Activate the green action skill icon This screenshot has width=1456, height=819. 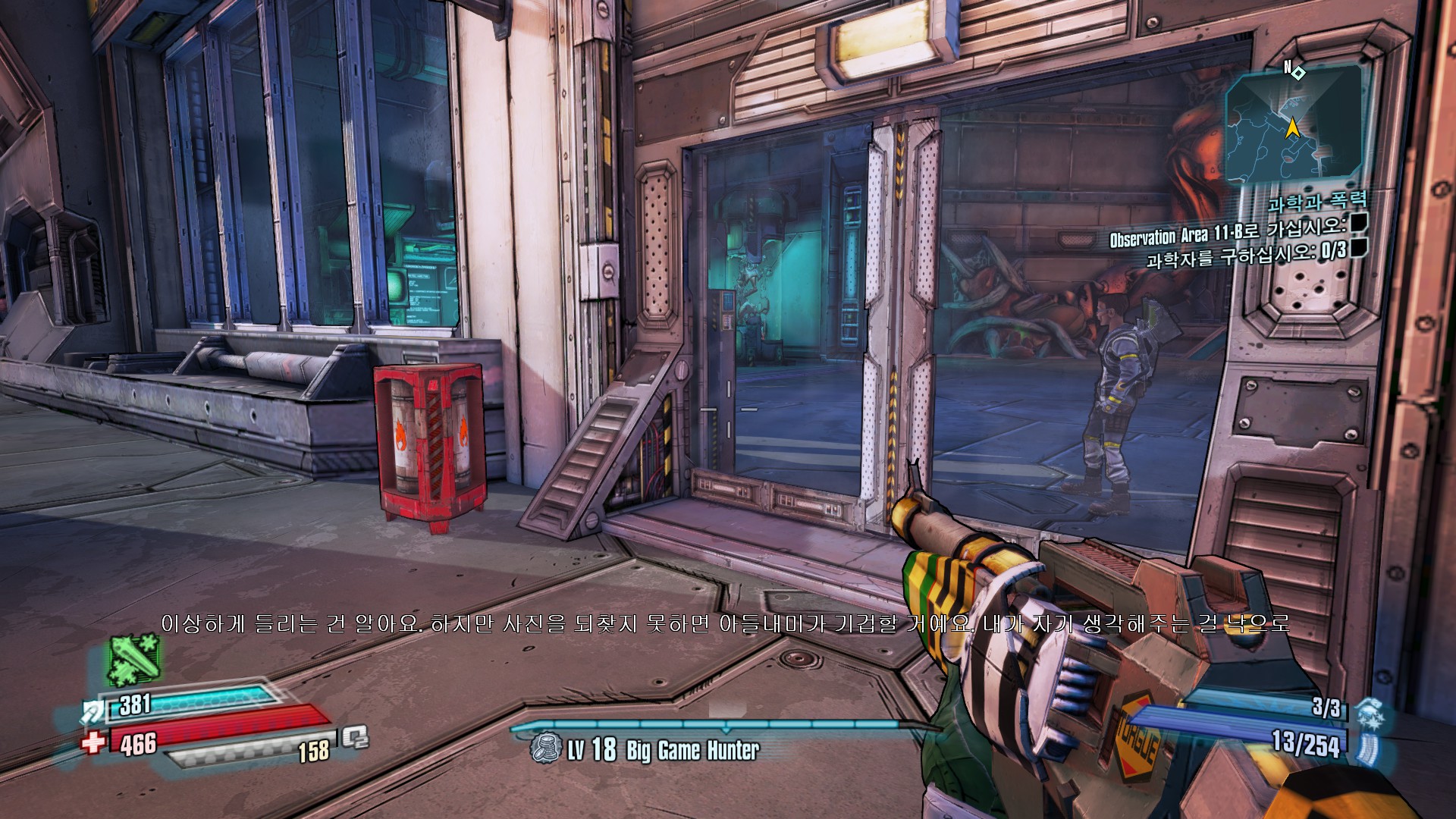[x=133, y=660]
